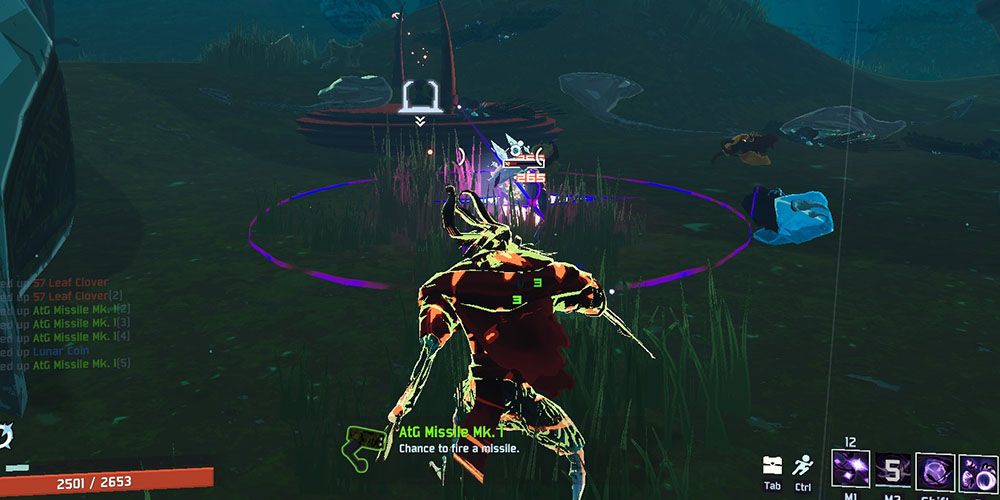This screenshot has height=500, width=1000.
Task: Activate the primary purple shards skill
Action: tap(849, 470)
